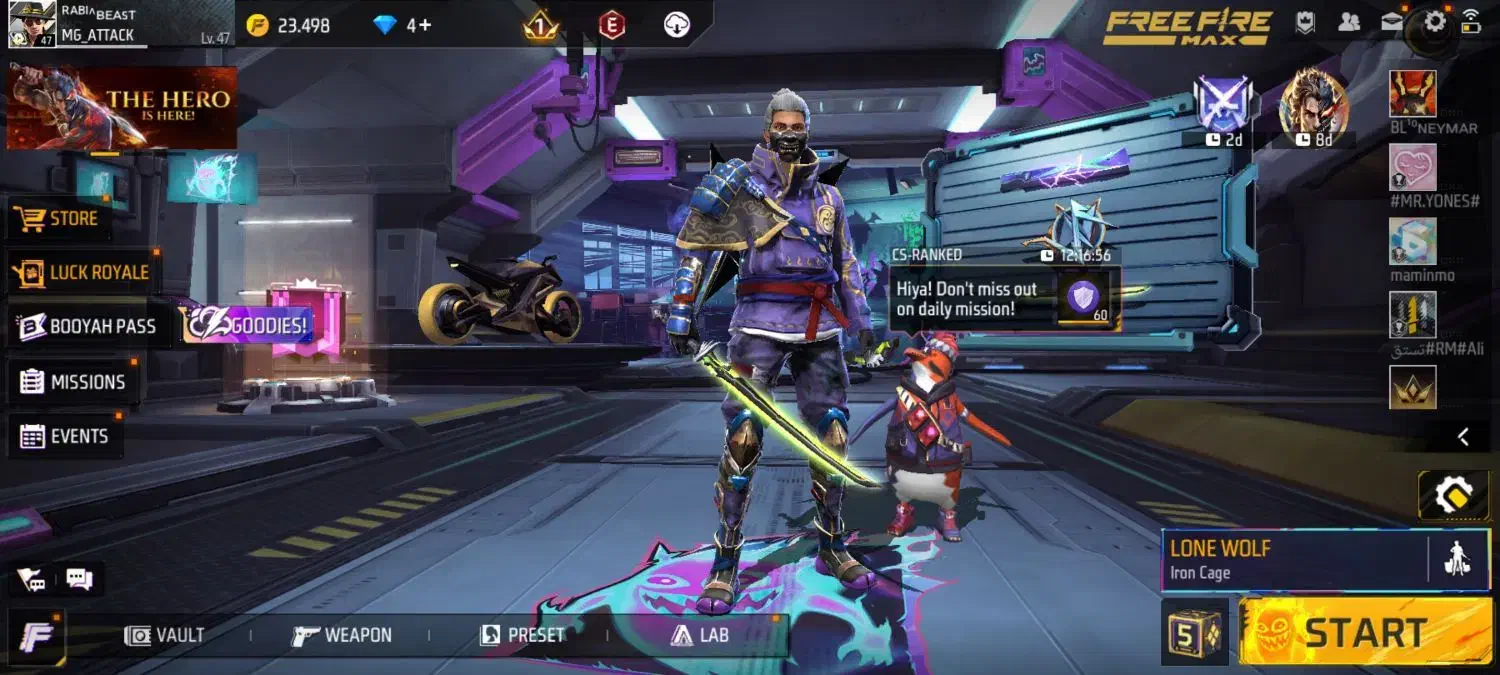Change the LONE WOLF game mode
Screen dimensions: 1500x675
click(1295, 560)
